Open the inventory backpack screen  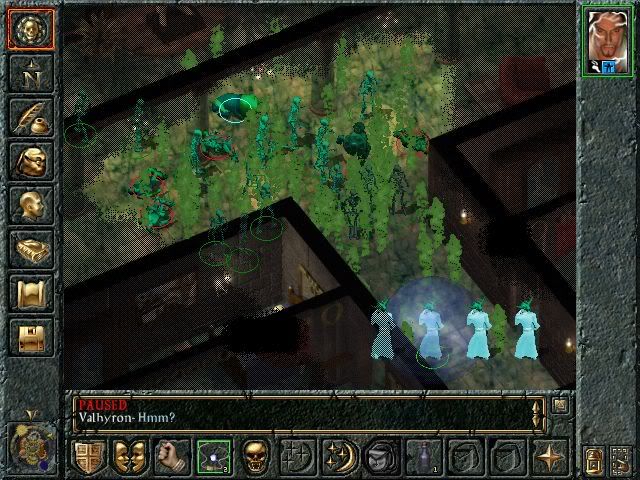(x=31, y=160)
